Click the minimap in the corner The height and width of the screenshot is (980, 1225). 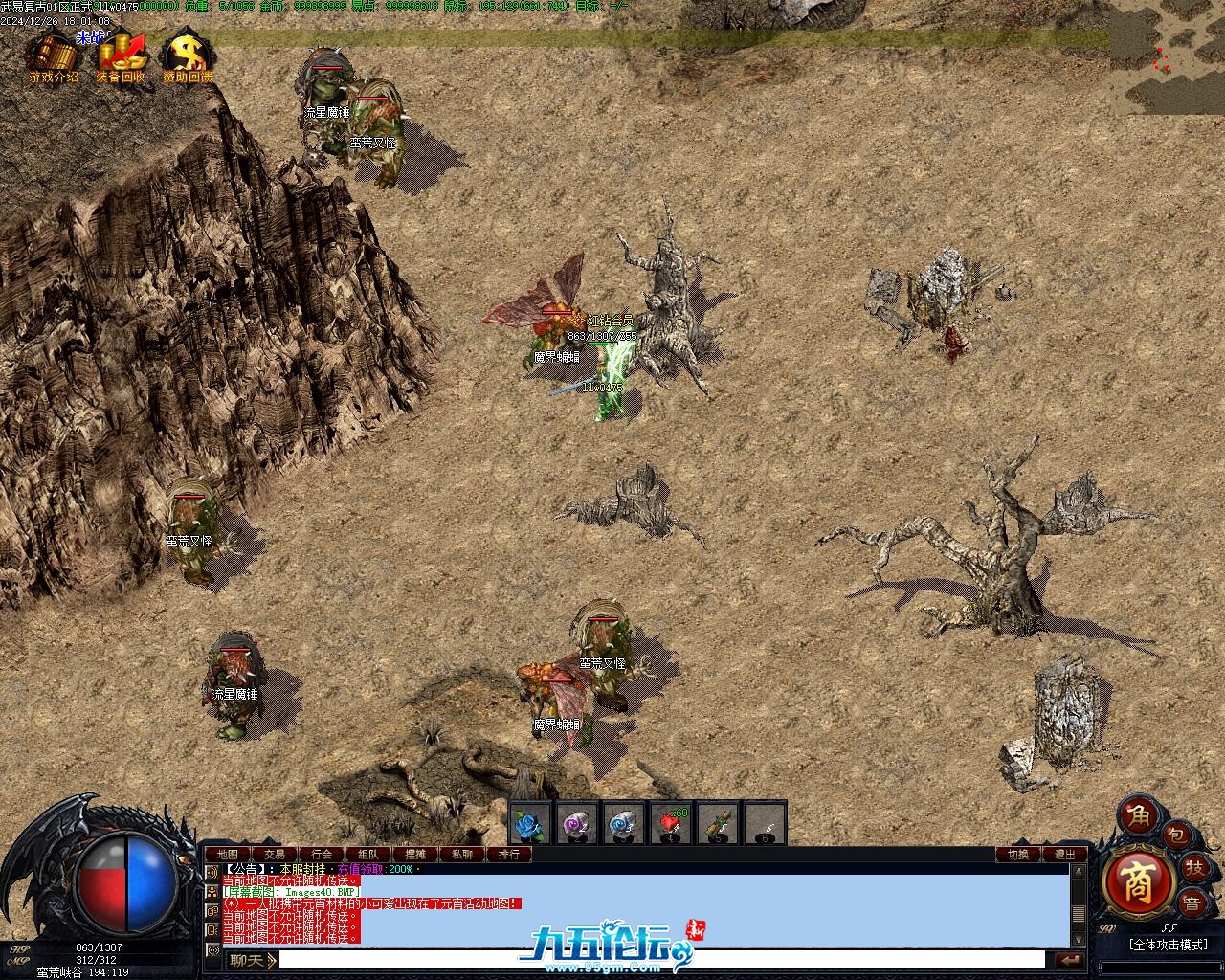click(x=1168, y=57)
